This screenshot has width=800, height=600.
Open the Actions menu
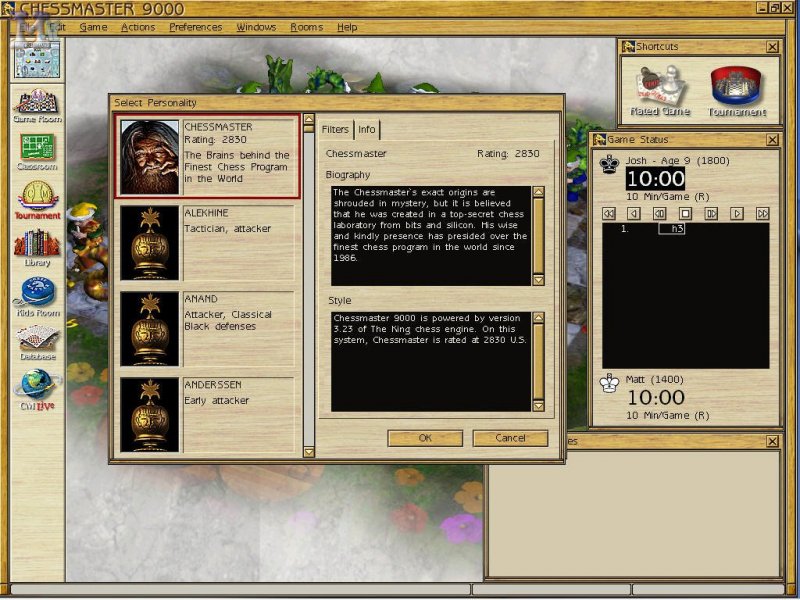(138, 27)
